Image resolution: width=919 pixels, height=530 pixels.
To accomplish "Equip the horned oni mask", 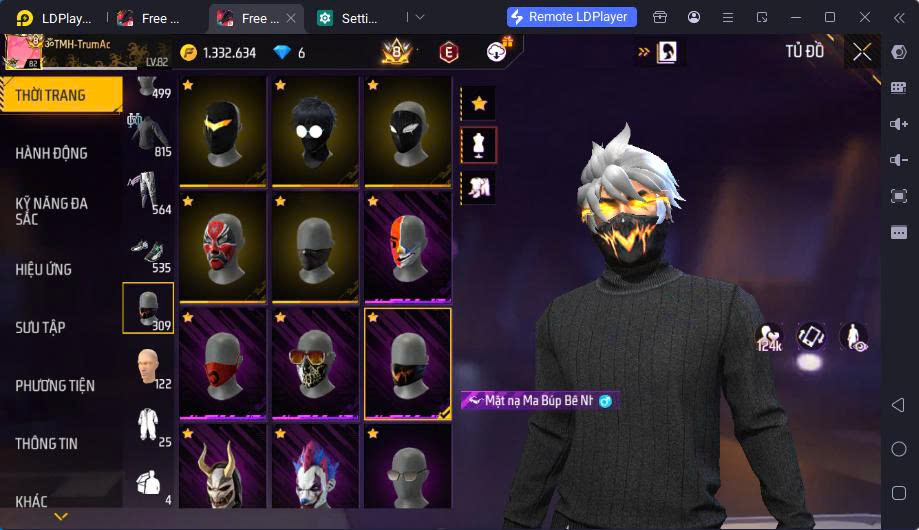I will (222, 470).
